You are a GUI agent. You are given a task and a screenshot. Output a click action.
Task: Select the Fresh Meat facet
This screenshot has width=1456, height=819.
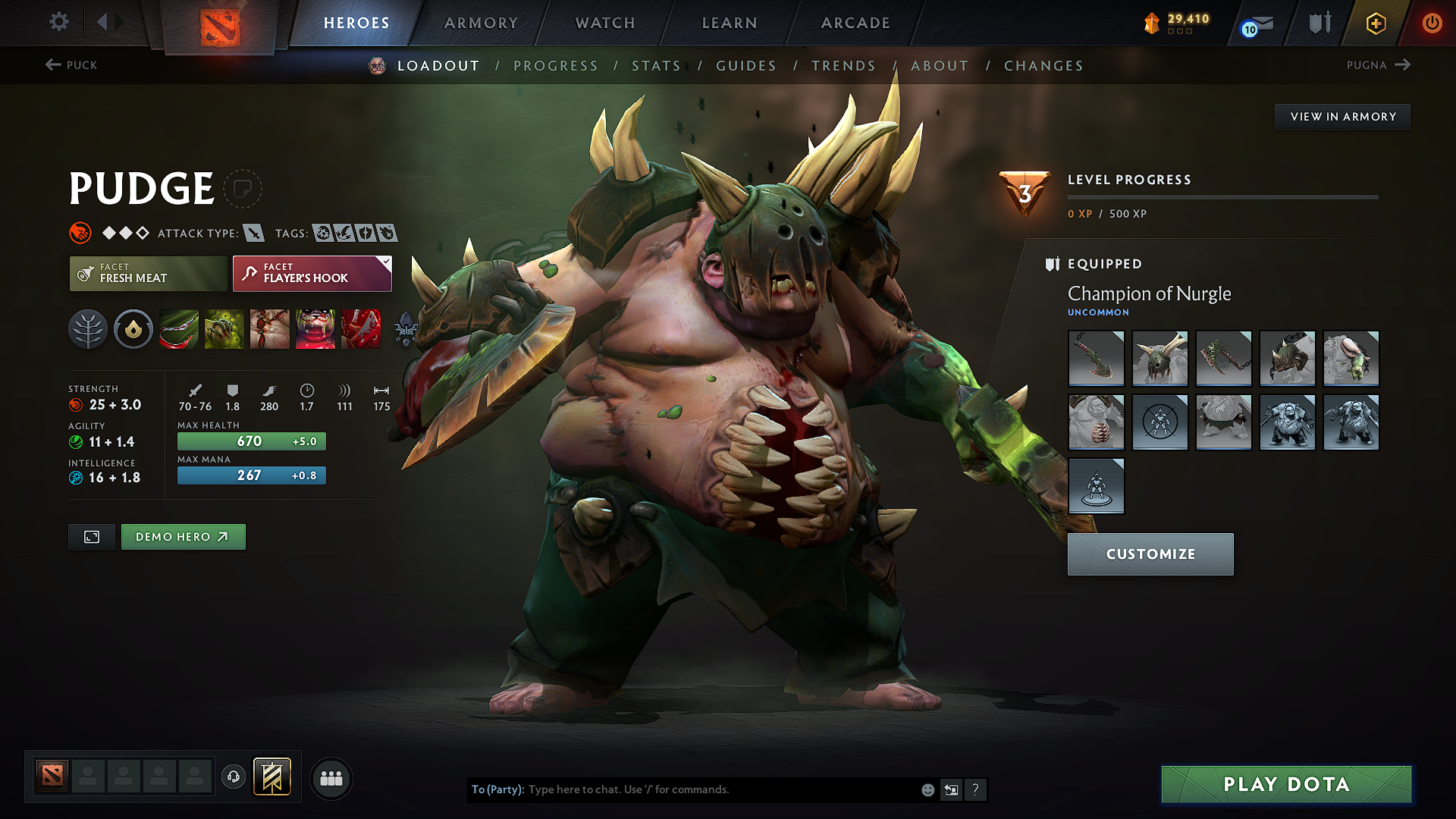147,273
